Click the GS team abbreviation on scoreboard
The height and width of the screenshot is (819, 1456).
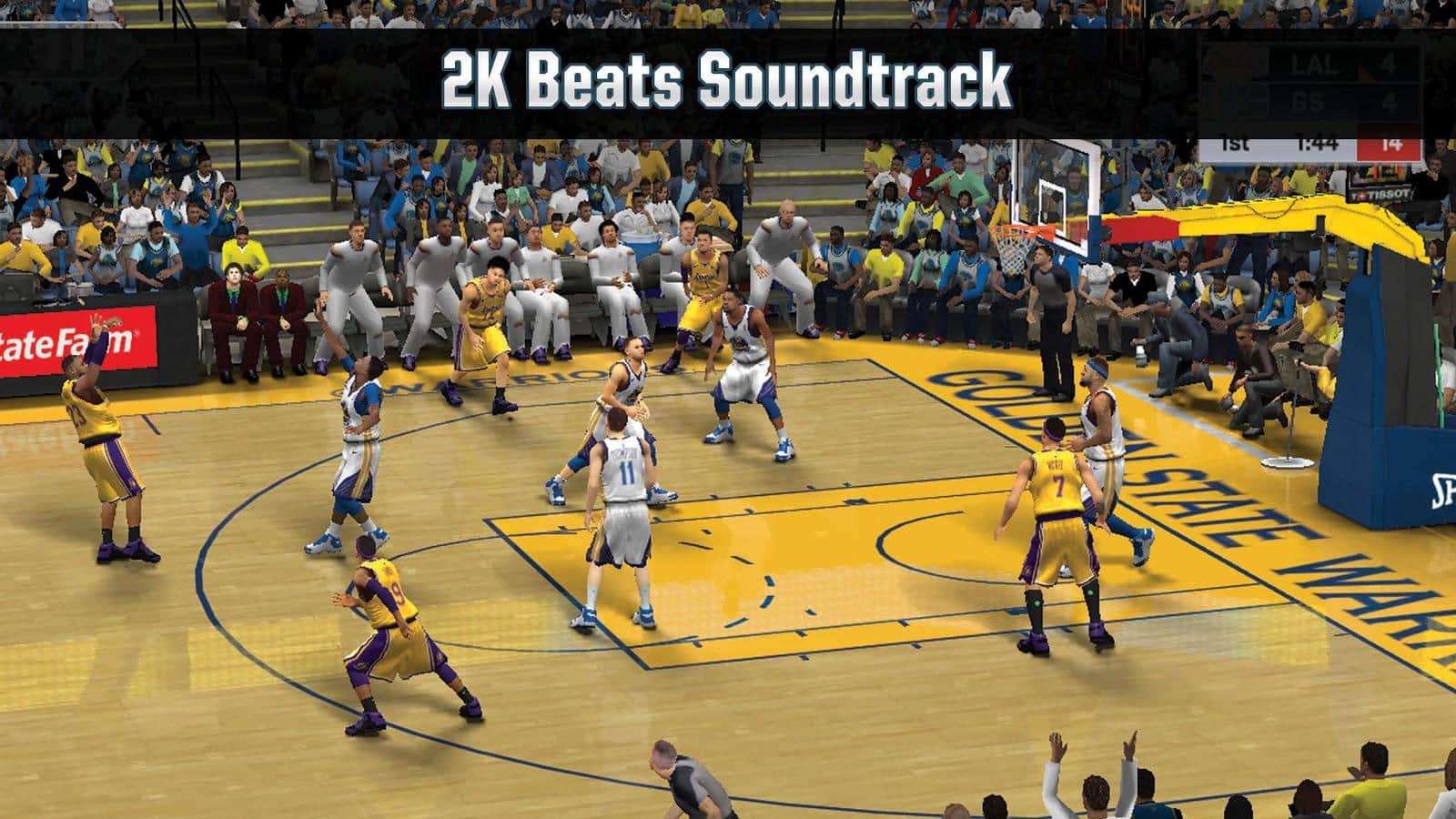click(x=1308, y=100)
